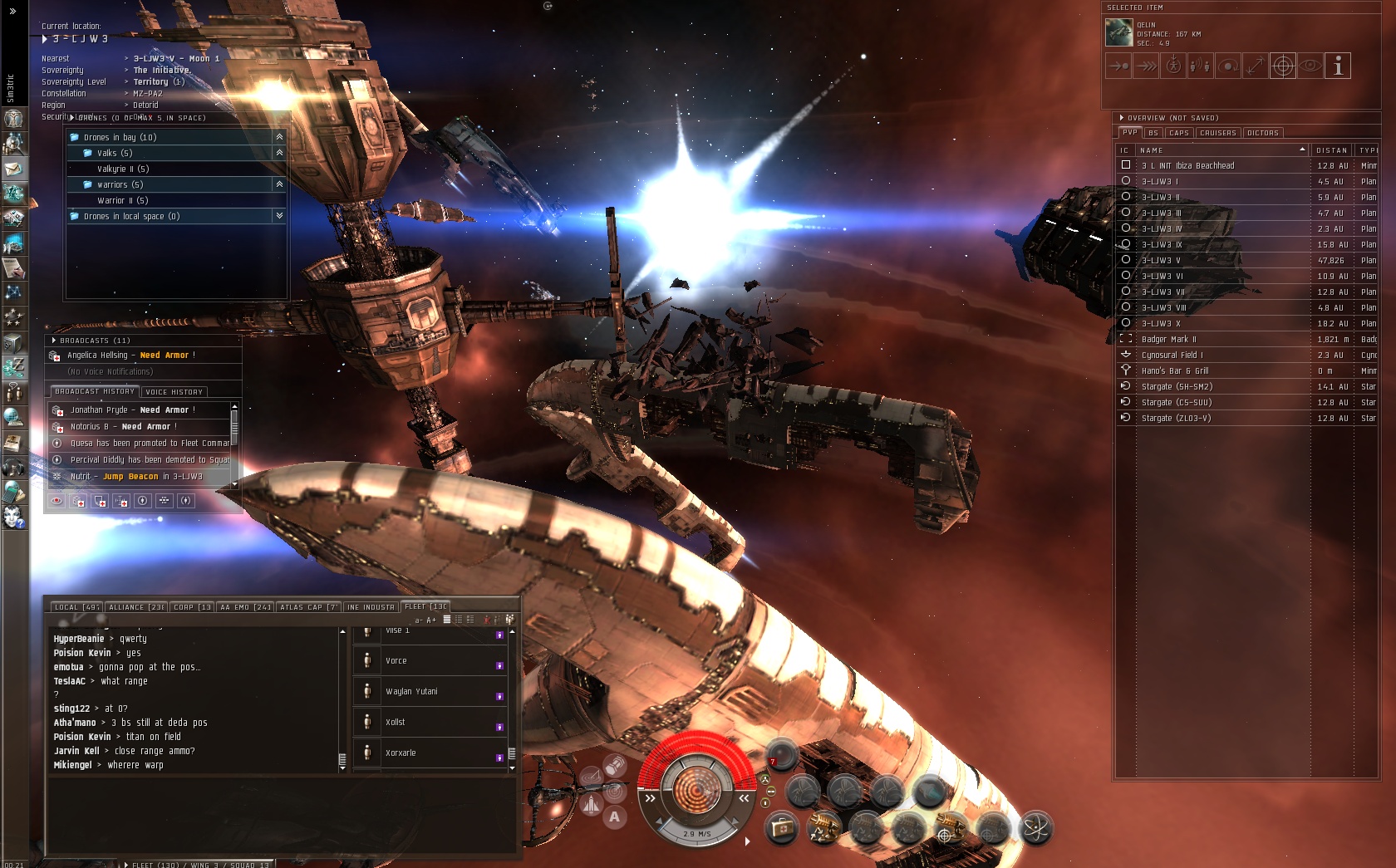The image size is (1396, 868).
Task: Open the Voice History tab
Action: pyautogui.click(x=174, y=392)
